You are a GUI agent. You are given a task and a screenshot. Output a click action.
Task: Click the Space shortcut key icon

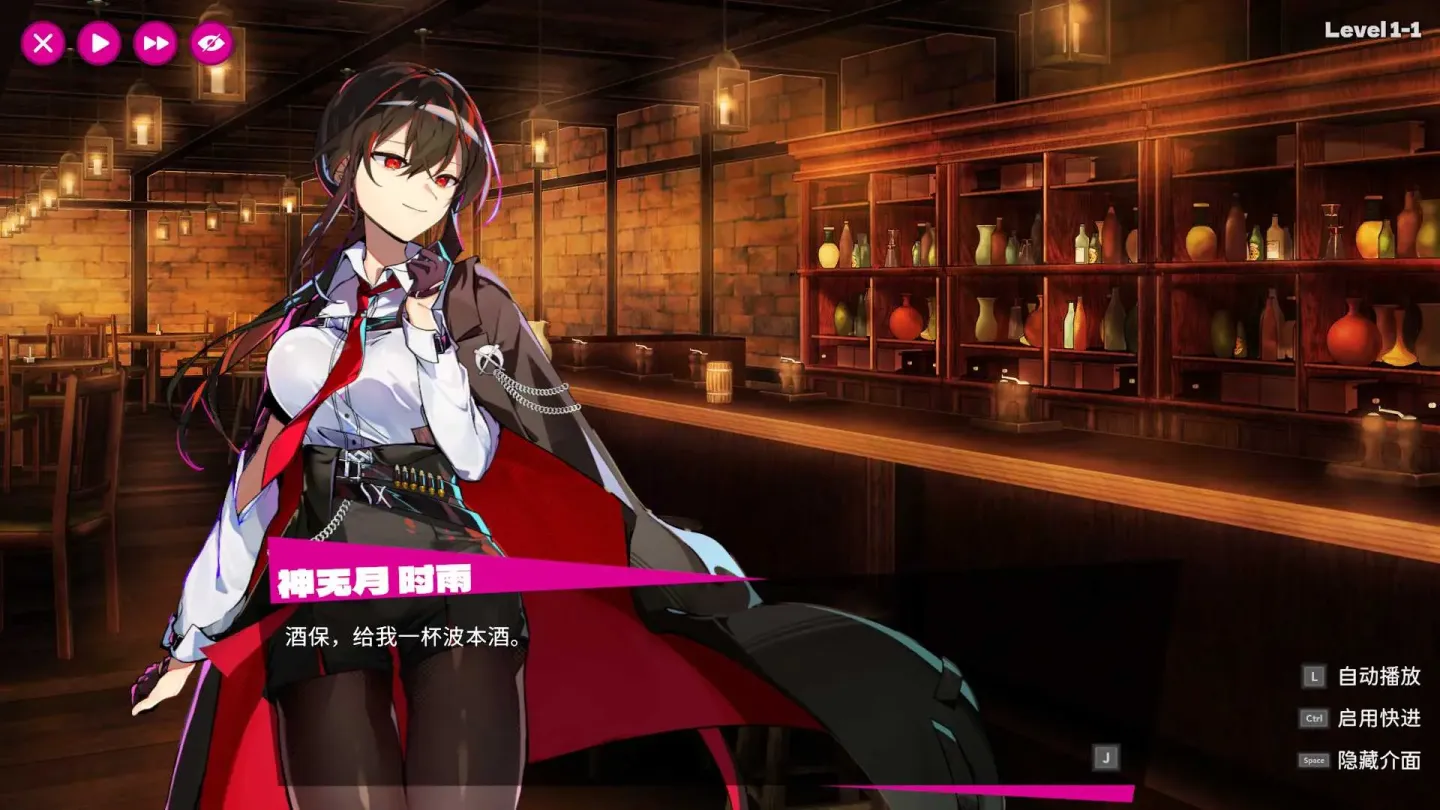coord(1312,760)
